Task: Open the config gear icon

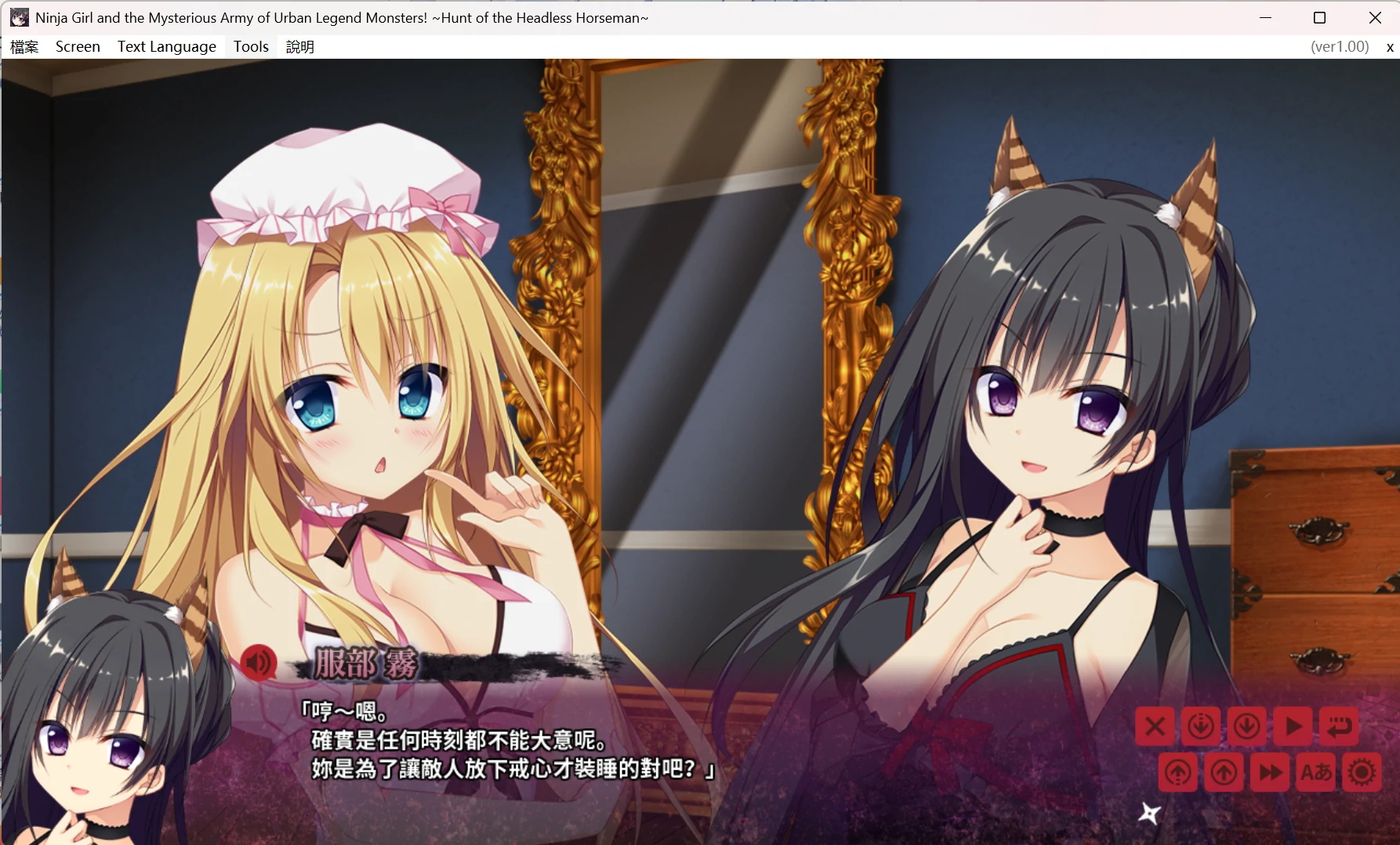Action: (x=1362, y=772)
